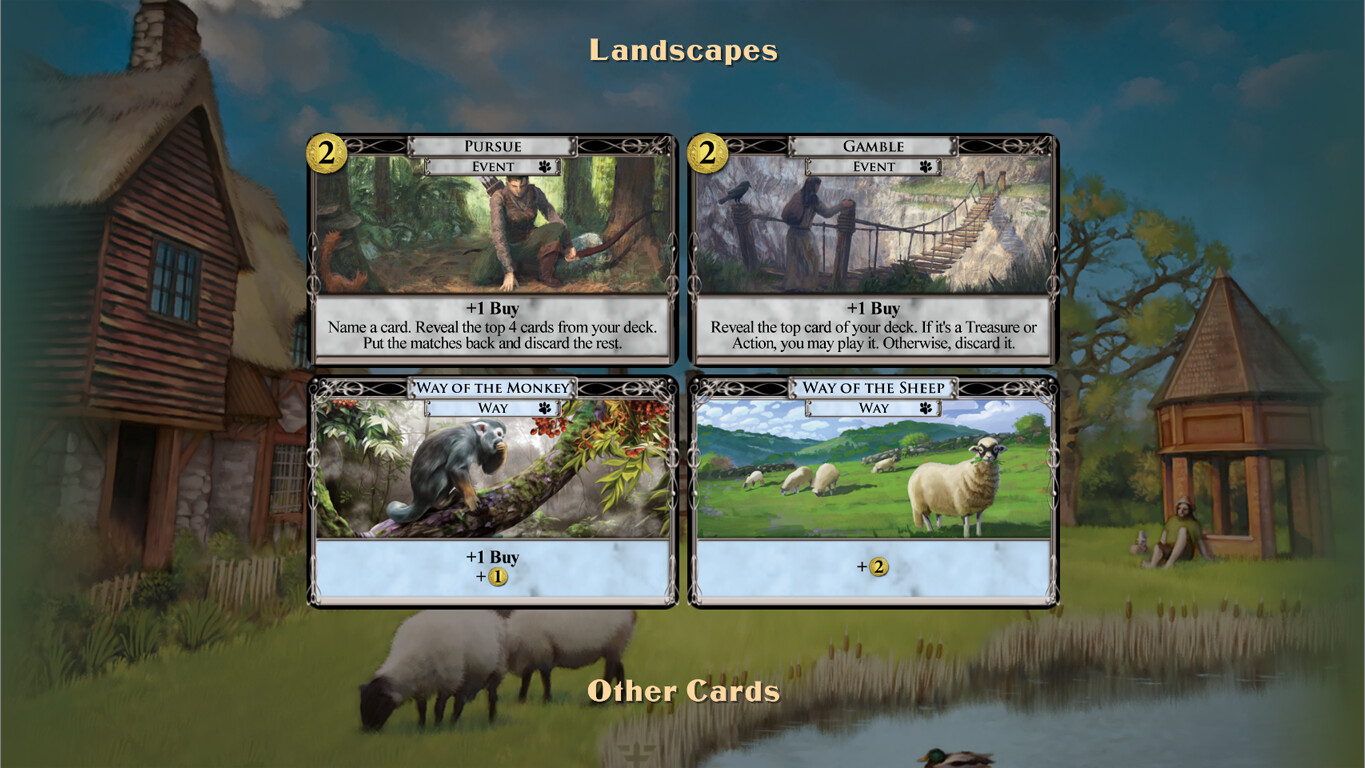The image size is (1365, 768).
Task: Expand the Other Cards section header
Action: tap(683, 690)
